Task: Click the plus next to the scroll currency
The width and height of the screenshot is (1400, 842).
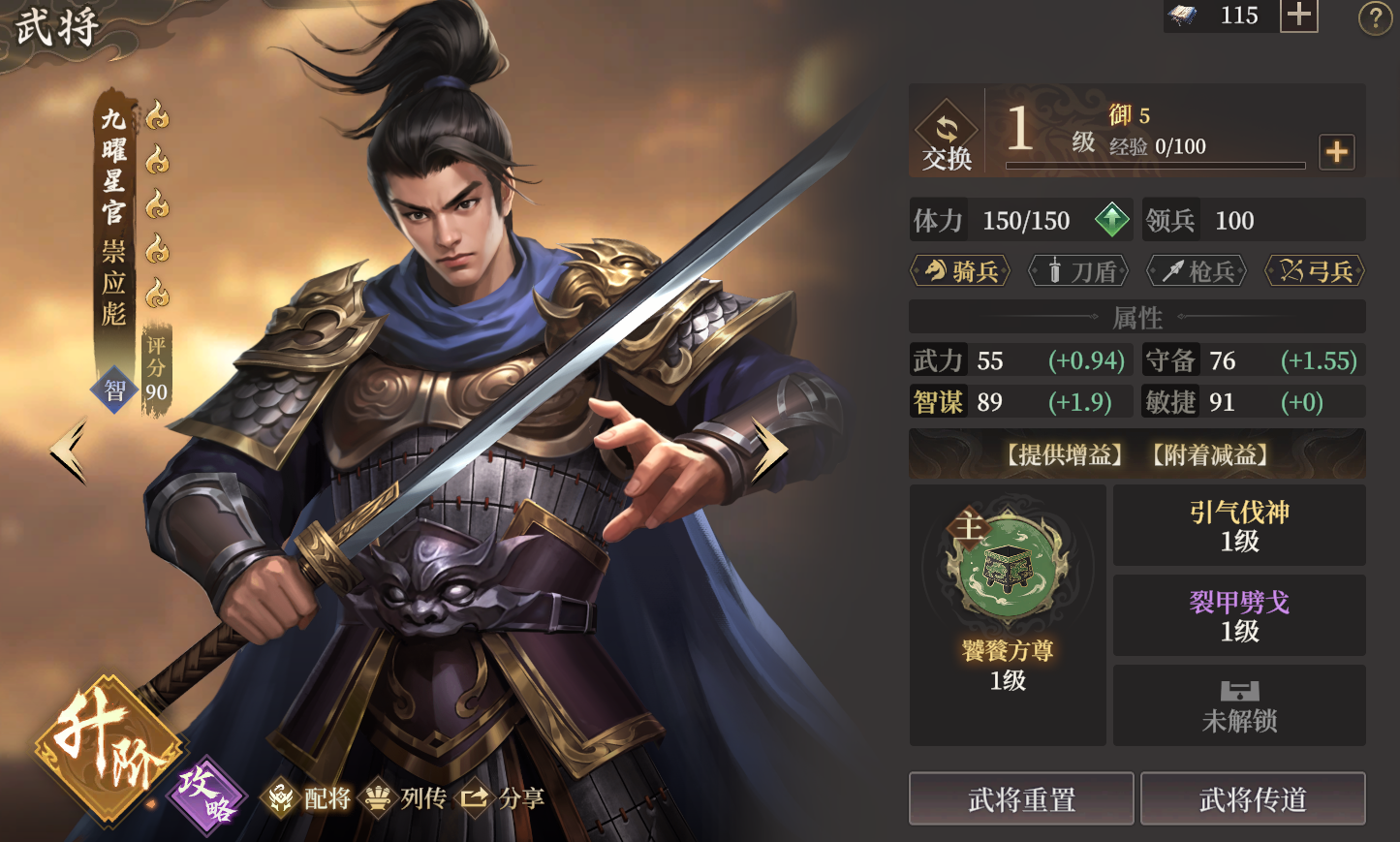Action: tap(1298, 16)
